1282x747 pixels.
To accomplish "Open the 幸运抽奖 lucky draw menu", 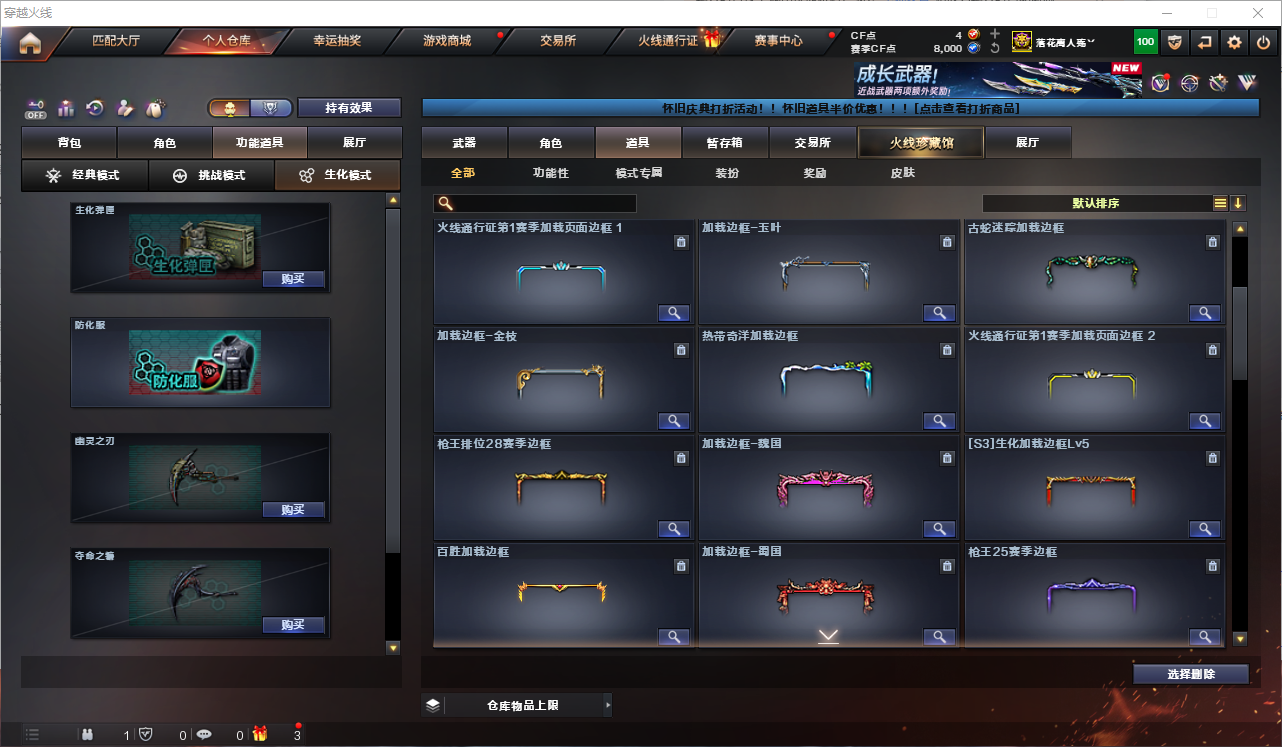I will [x=337, y=41].
